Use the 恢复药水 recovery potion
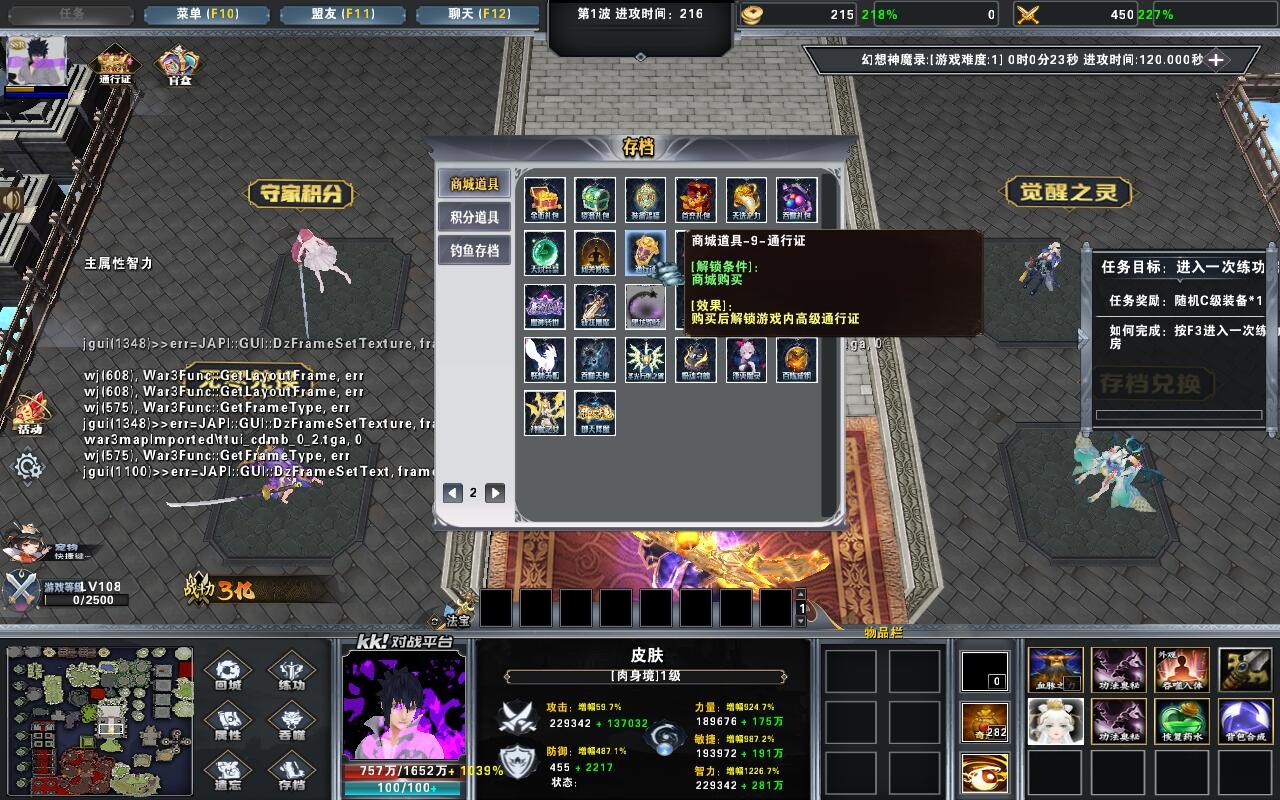This screenshot has width=1280, height=800. pyautogui.click(x=1182, y=721)
